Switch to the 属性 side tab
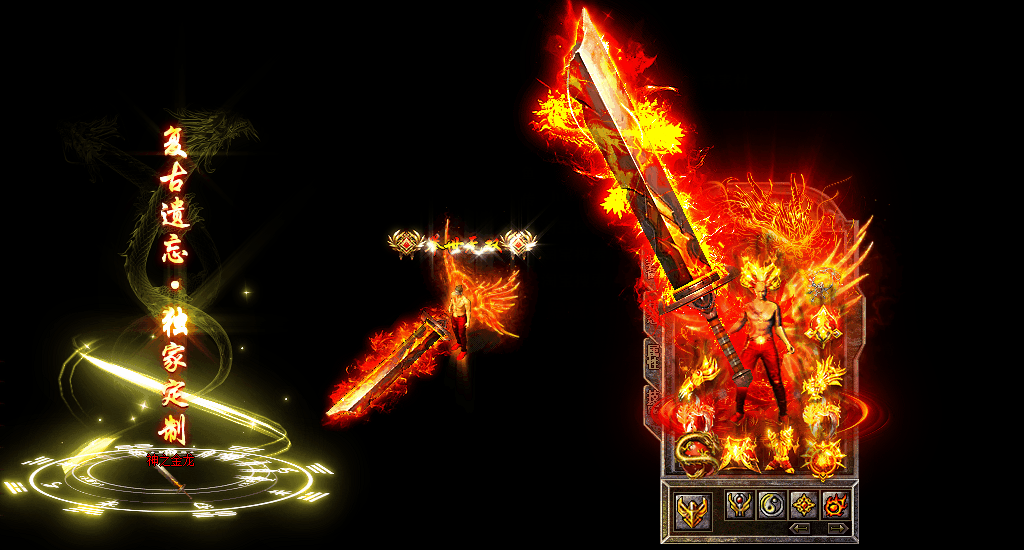Screen dimensions: 1024x550 tap(653, 355)
